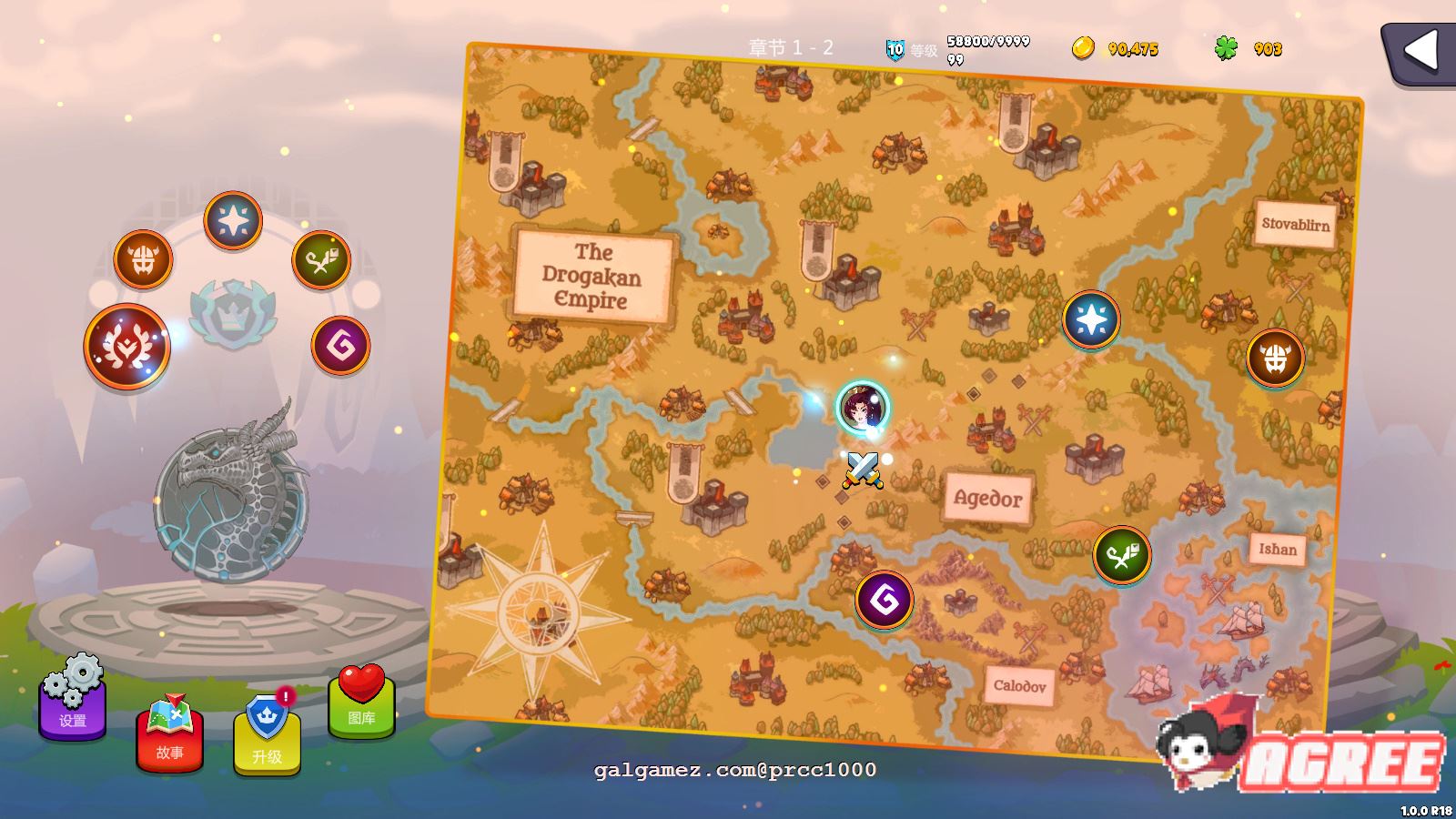Screen dimensions: 1456x819
Task: Select the red laurel emblem in the ring
Action: 126,347
